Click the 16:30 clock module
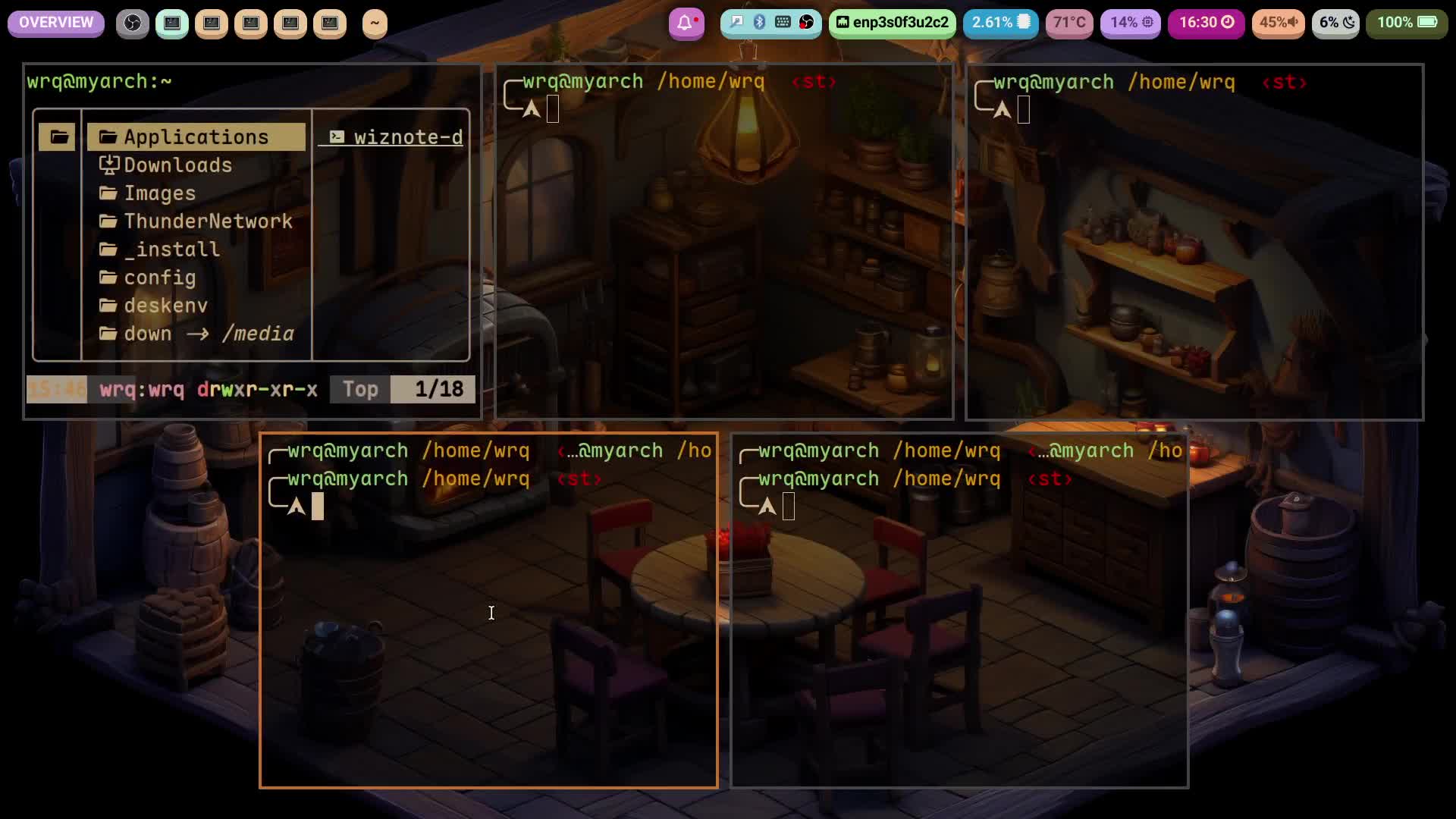The image size is (1456, 819). 1207,23
